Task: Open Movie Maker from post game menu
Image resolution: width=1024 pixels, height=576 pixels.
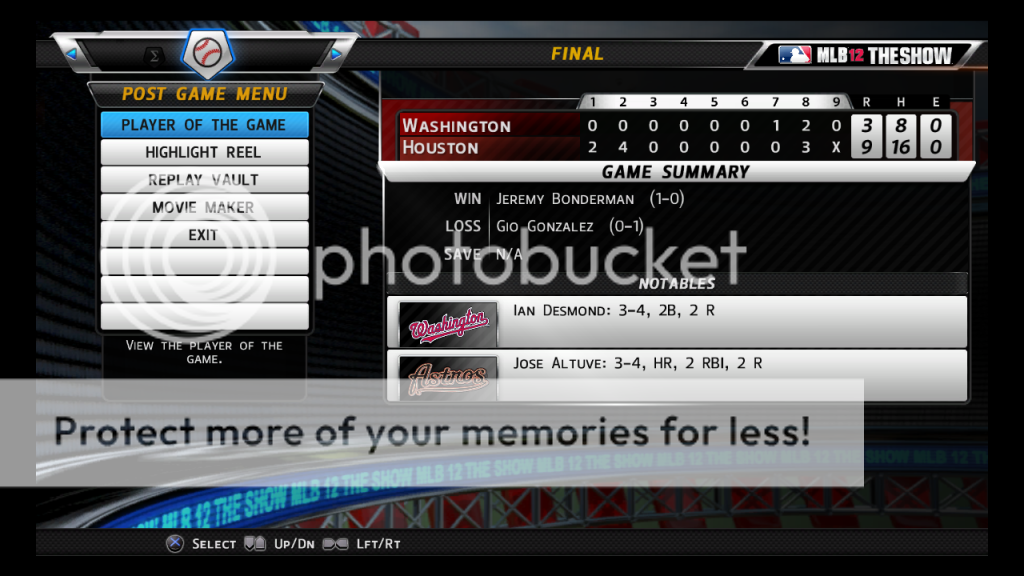Action: coord(204,207)
